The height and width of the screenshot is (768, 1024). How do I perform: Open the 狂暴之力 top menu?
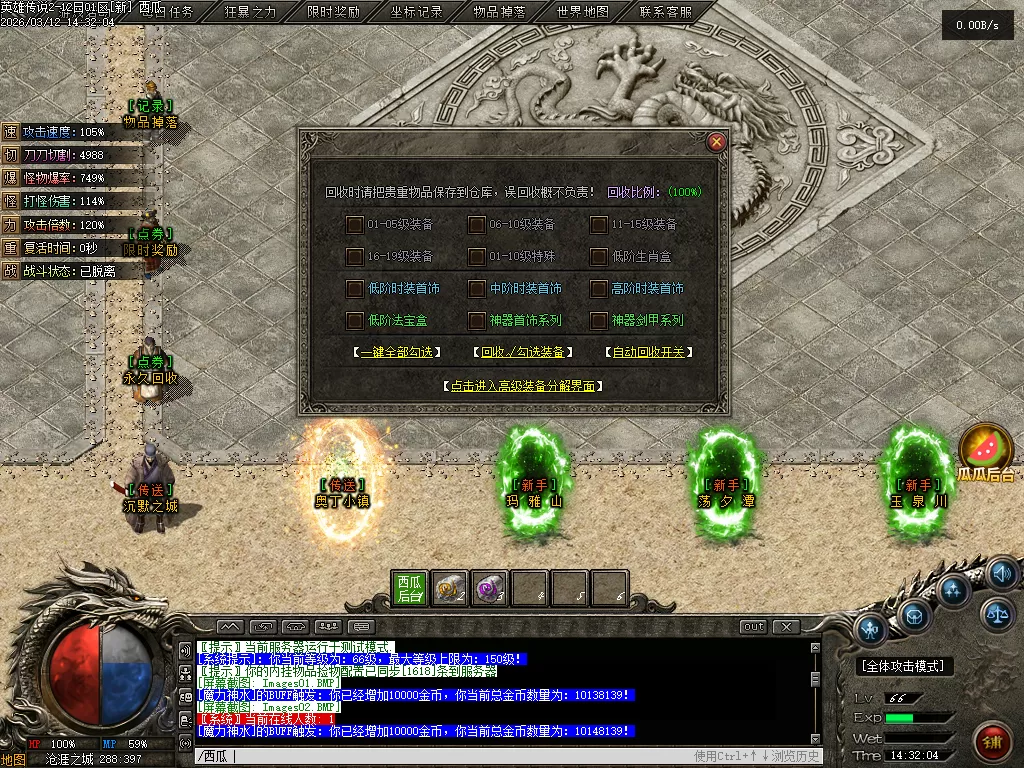[250, 13]
